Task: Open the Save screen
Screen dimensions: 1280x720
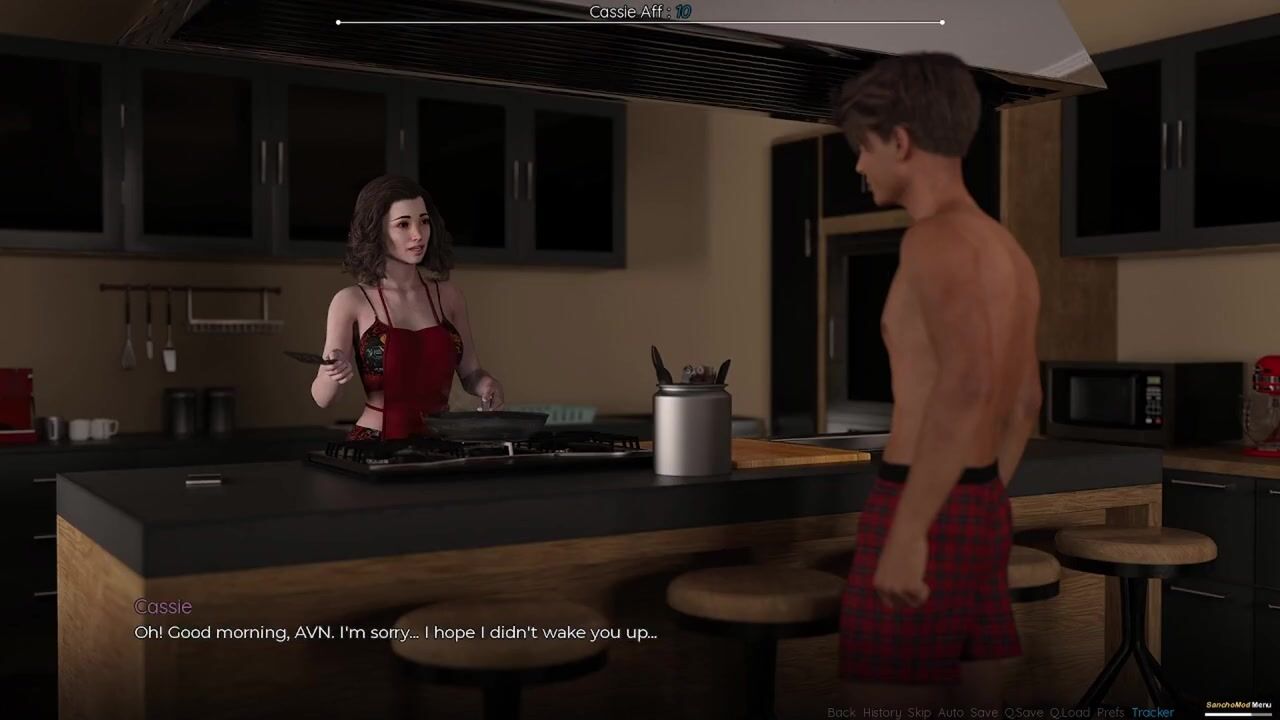Action: tap(984, 712)
